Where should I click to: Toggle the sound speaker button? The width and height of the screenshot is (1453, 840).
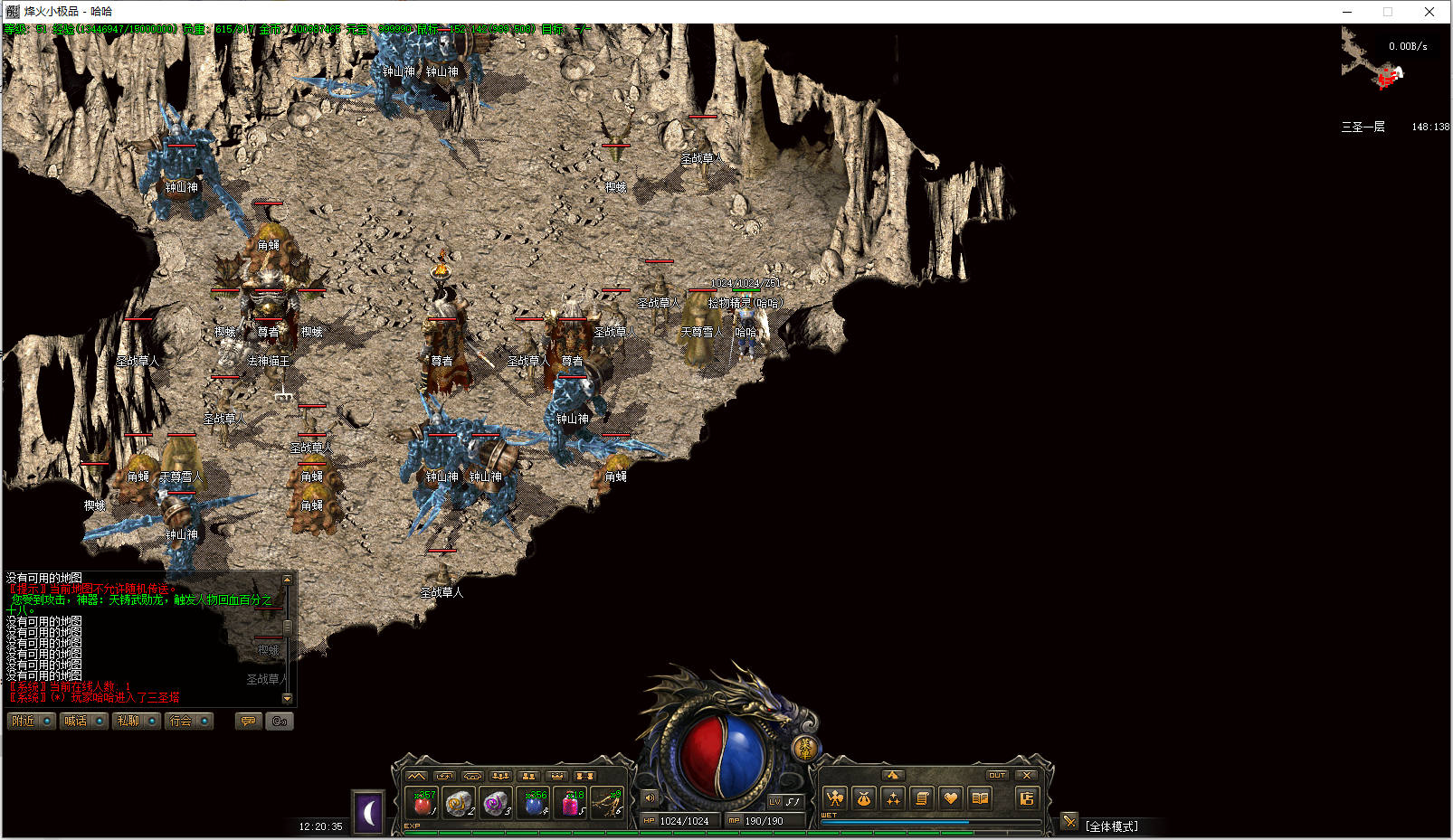pyautogui.click(x=650, y=798)
